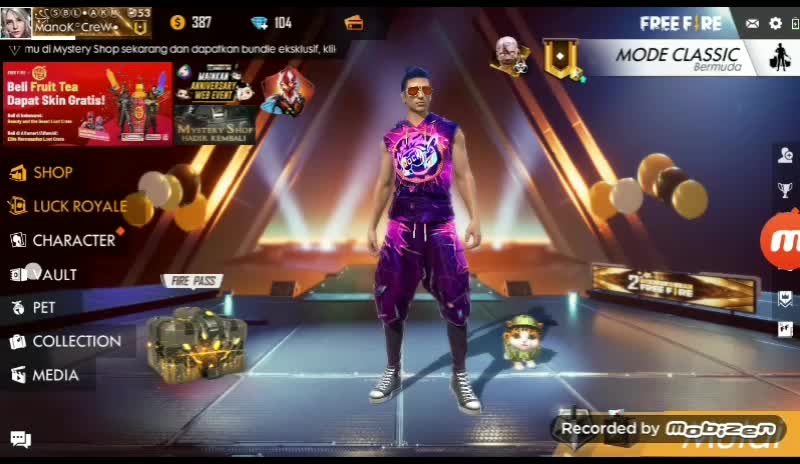Tap the Mobizen recorder floating button

[x=782, y=241]
